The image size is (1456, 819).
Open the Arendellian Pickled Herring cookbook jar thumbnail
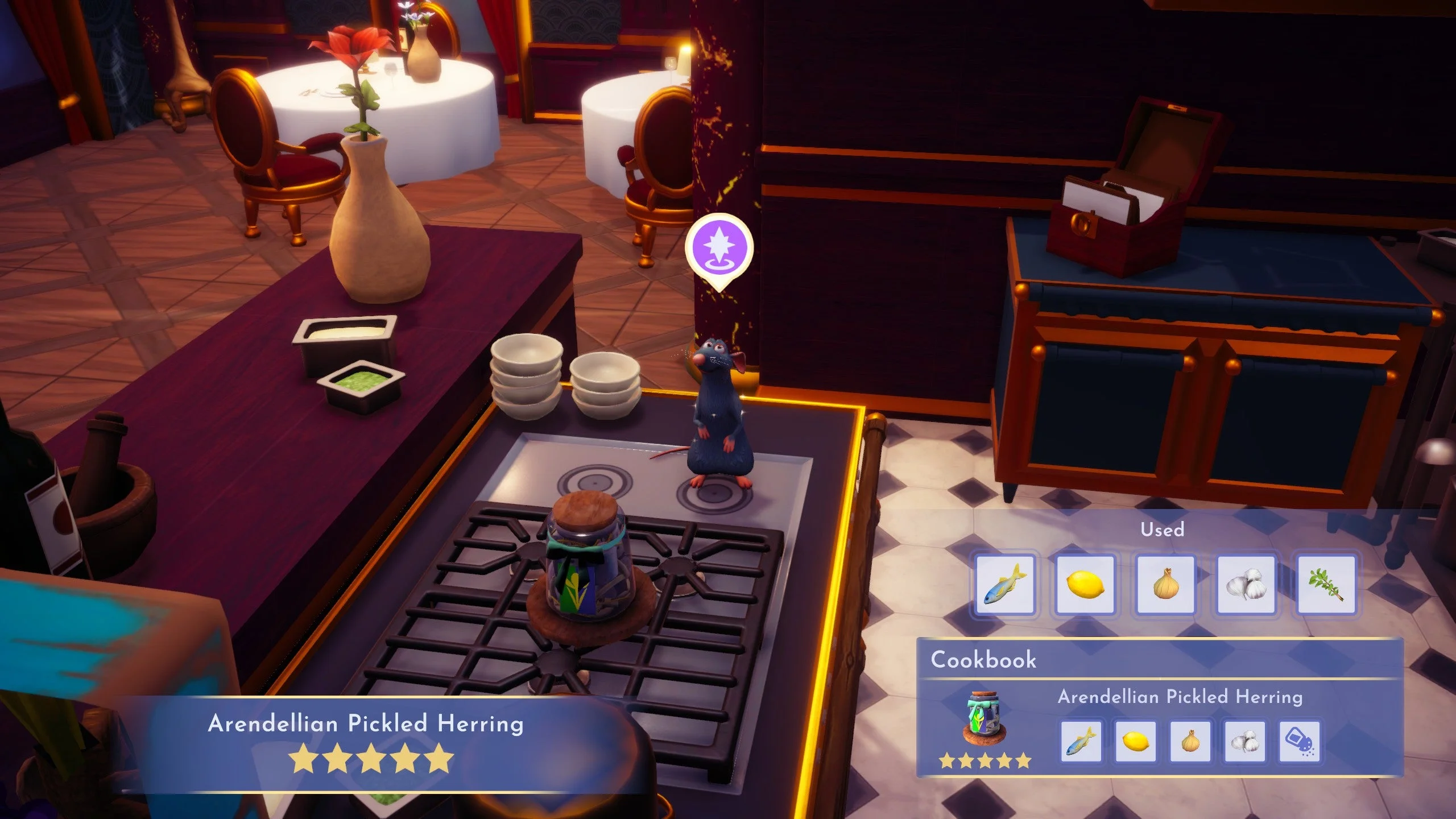(x=985, y=718)
